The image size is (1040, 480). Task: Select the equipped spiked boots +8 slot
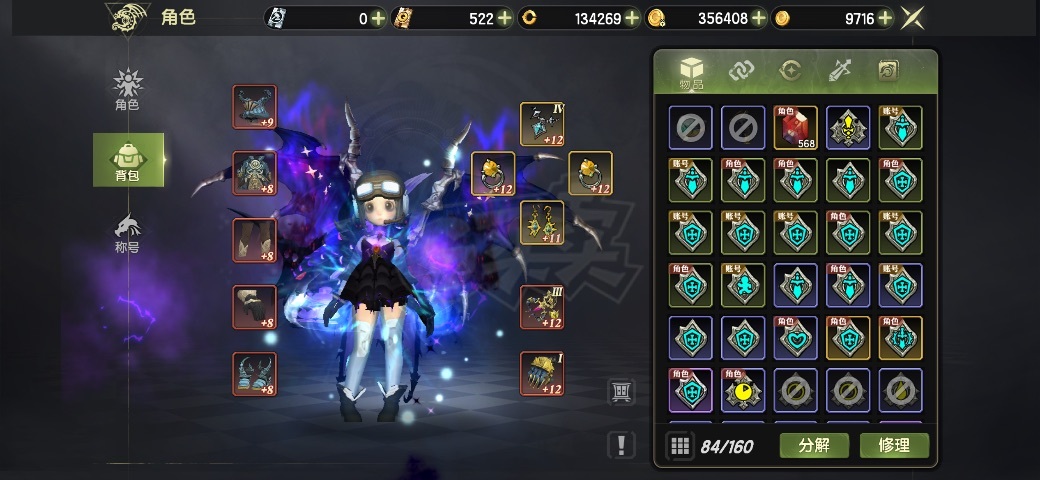(254, 373)
